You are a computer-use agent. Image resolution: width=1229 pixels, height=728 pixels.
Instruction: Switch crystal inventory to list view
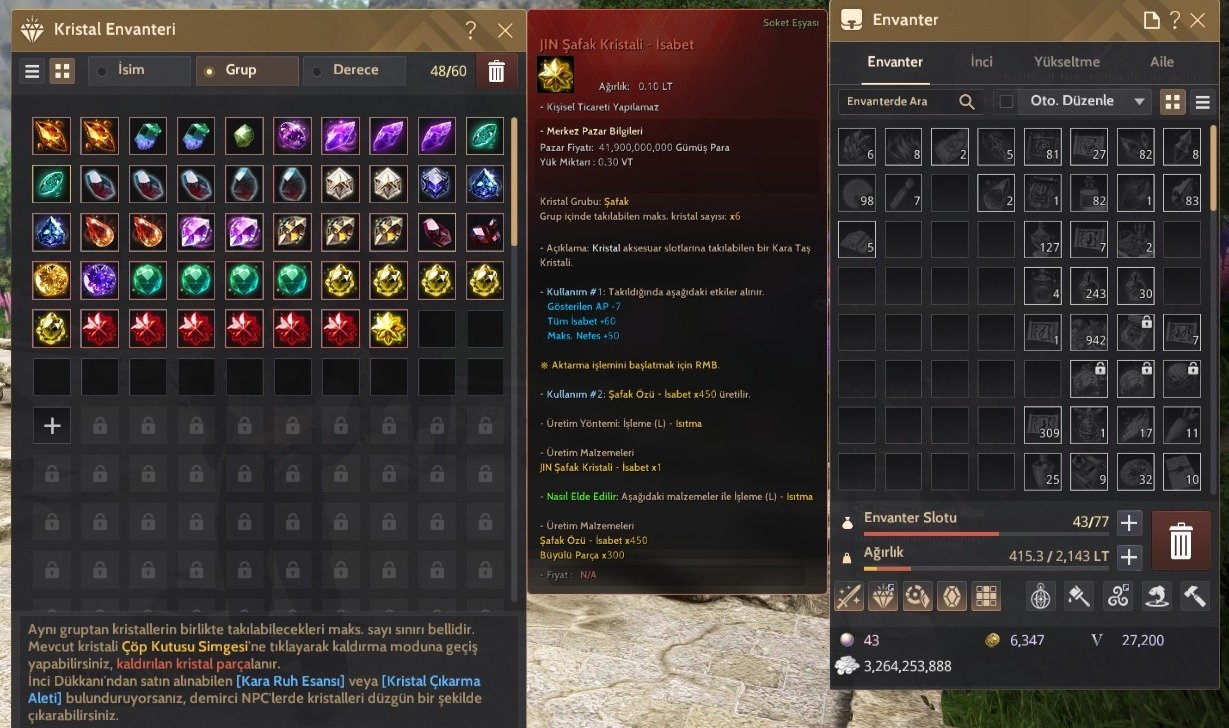pyautogui.click(x=33, y=71)
